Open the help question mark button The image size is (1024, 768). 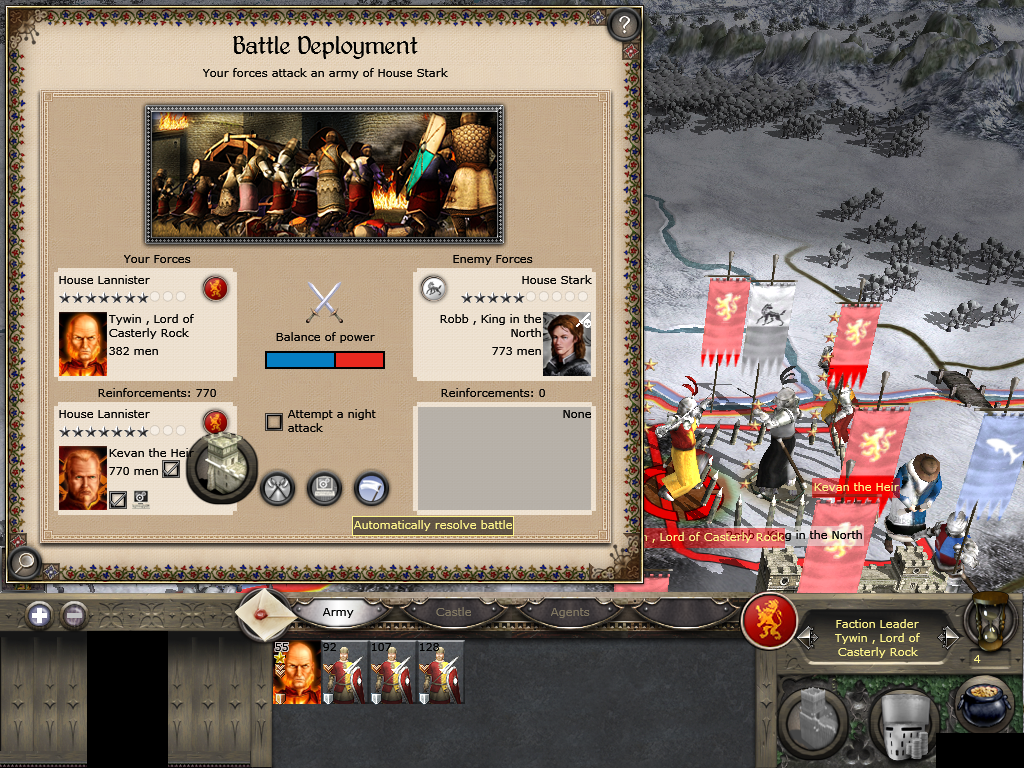click(x=624, y=24)
